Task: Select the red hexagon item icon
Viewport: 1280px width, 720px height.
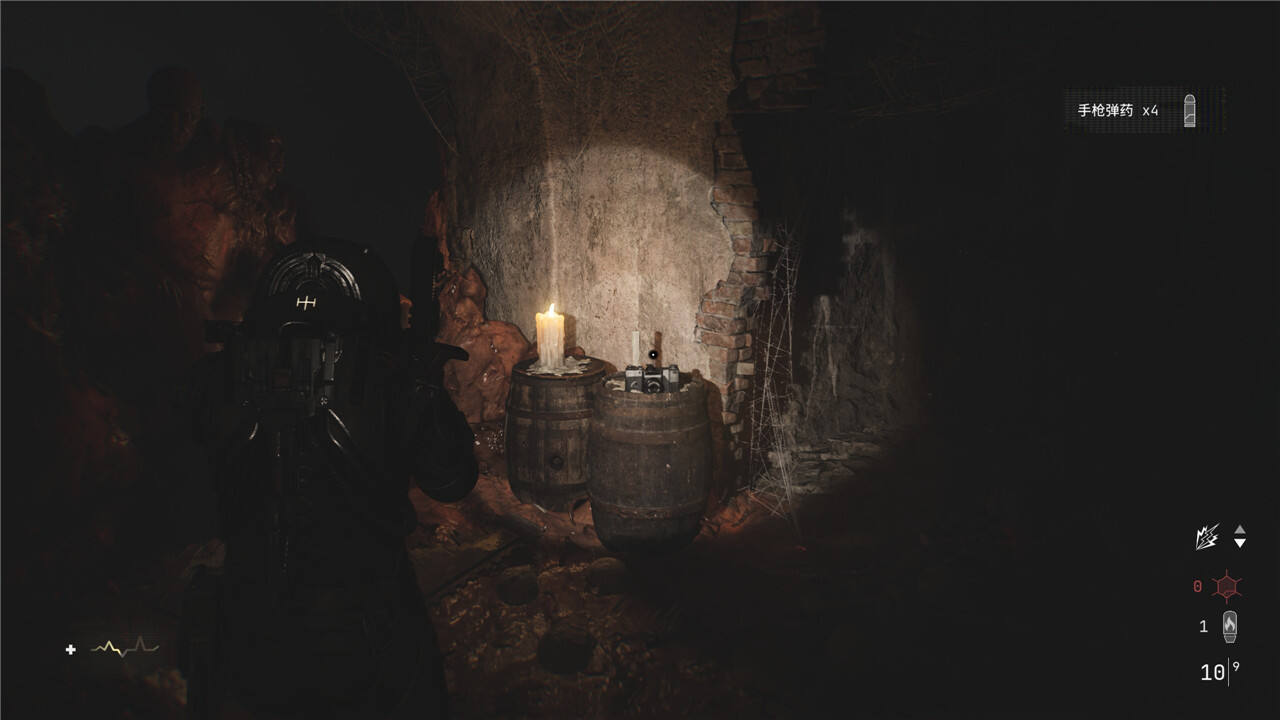Action: point(1227,586)
